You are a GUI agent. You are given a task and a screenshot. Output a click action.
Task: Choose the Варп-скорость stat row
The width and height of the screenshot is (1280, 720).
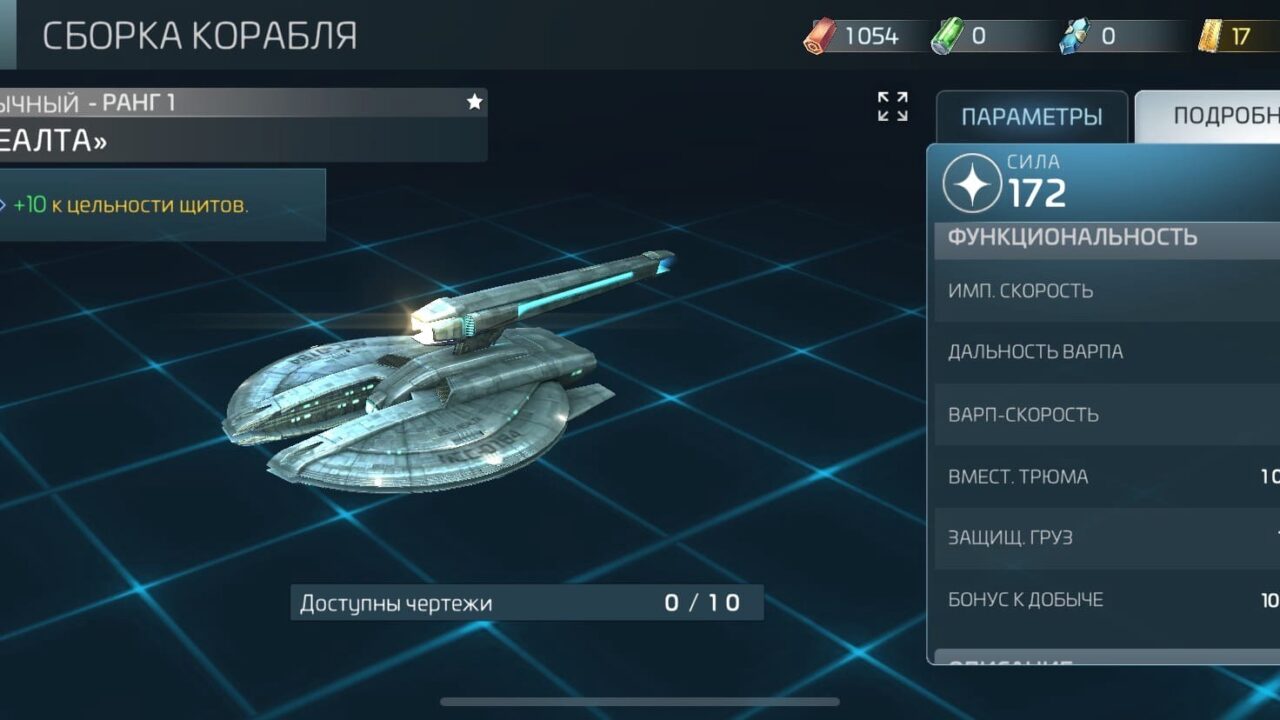[x=1106, y=414]
